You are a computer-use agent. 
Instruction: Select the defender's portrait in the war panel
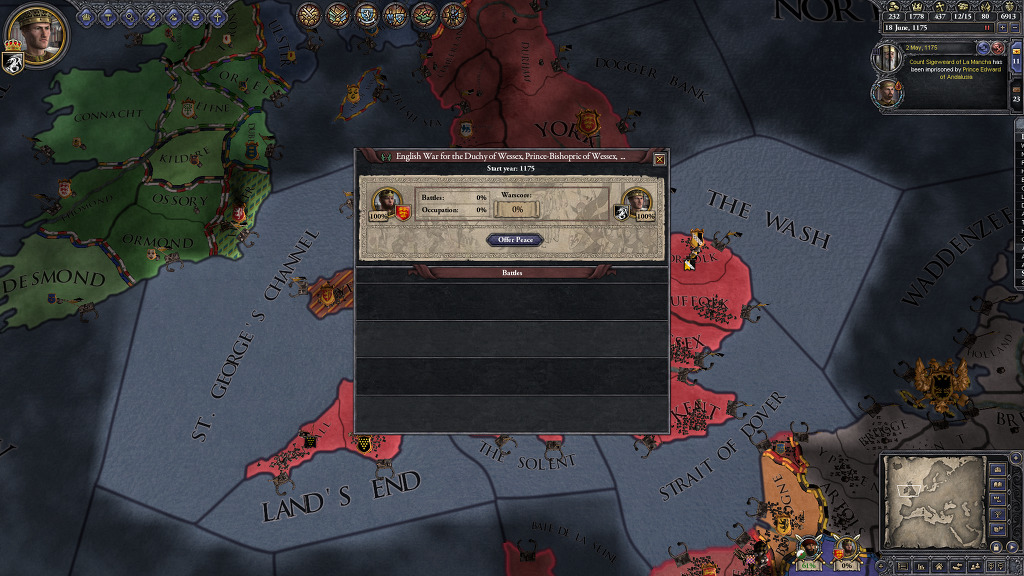(x=634, y=202)
